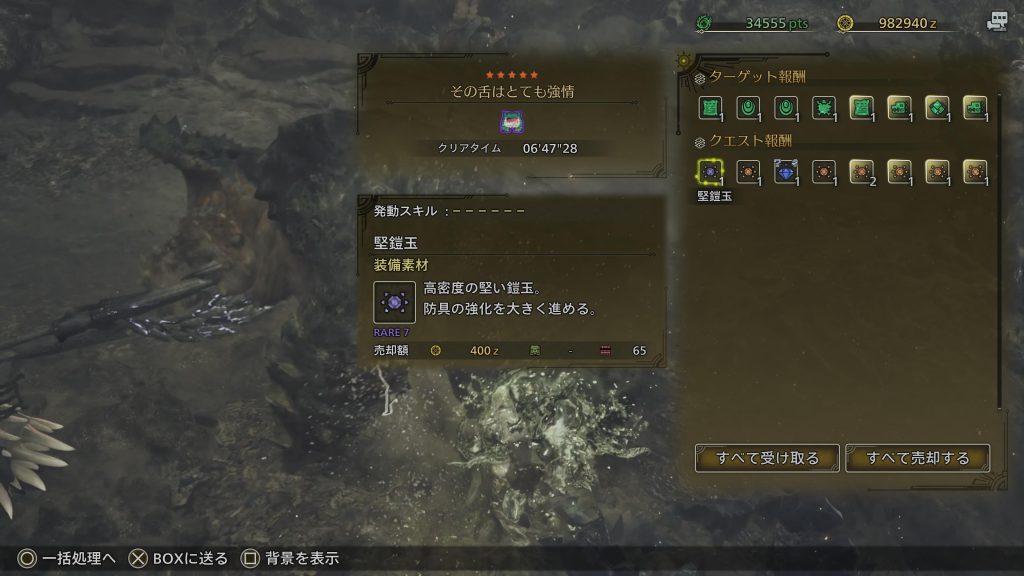Select the green spiky monster part reward
Viewport: 1024px width, 576px height.
(x=824, y=108)
